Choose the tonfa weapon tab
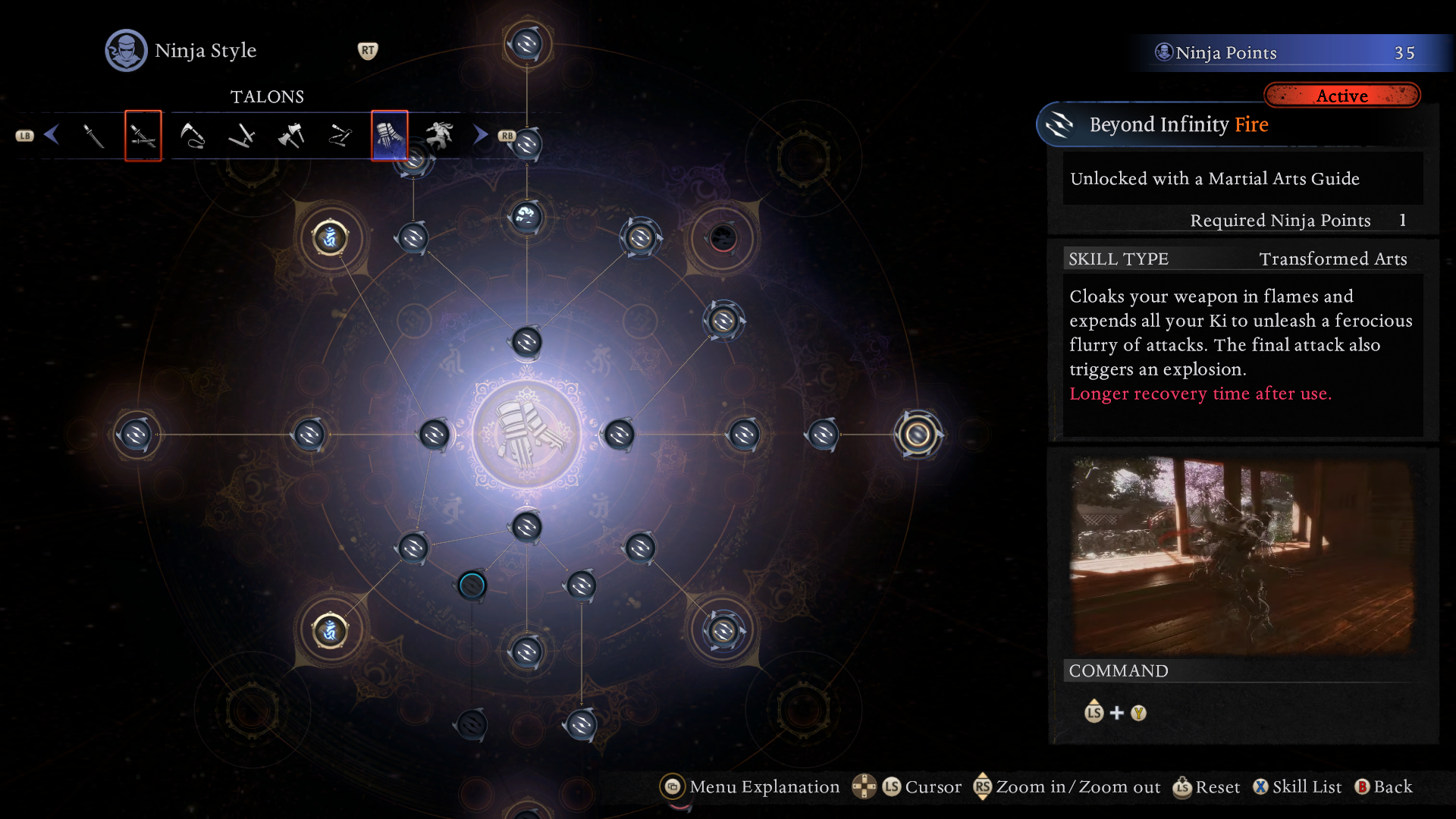1456x819 pixels. 241,136
